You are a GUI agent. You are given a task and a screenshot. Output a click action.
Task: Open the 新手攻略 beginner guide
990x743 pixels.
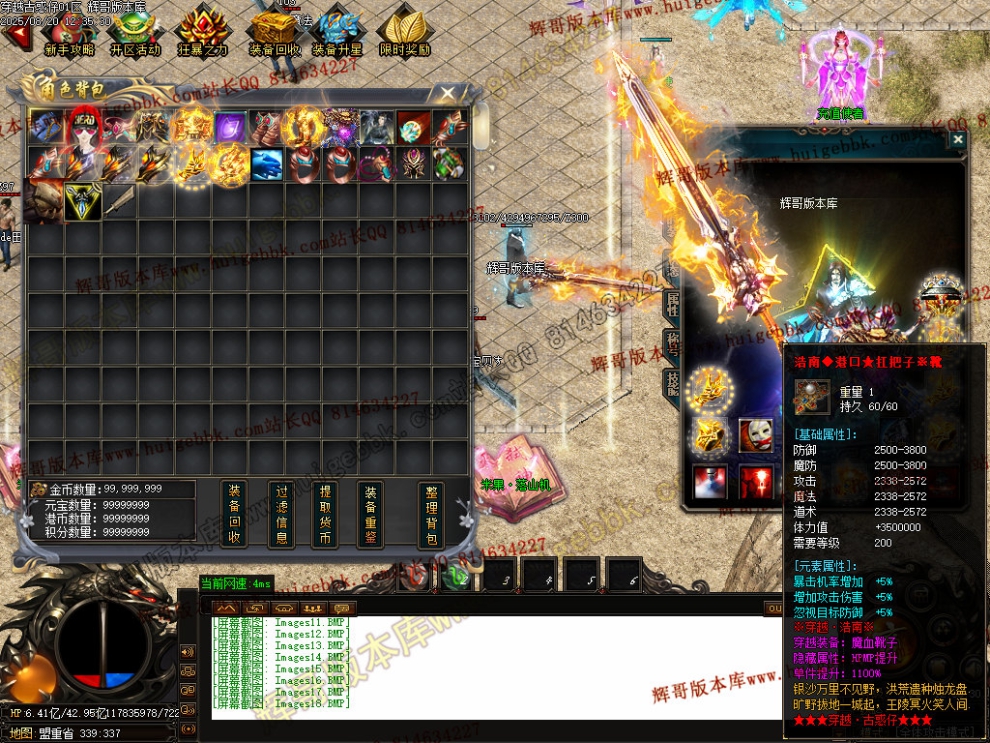(69, 31)
